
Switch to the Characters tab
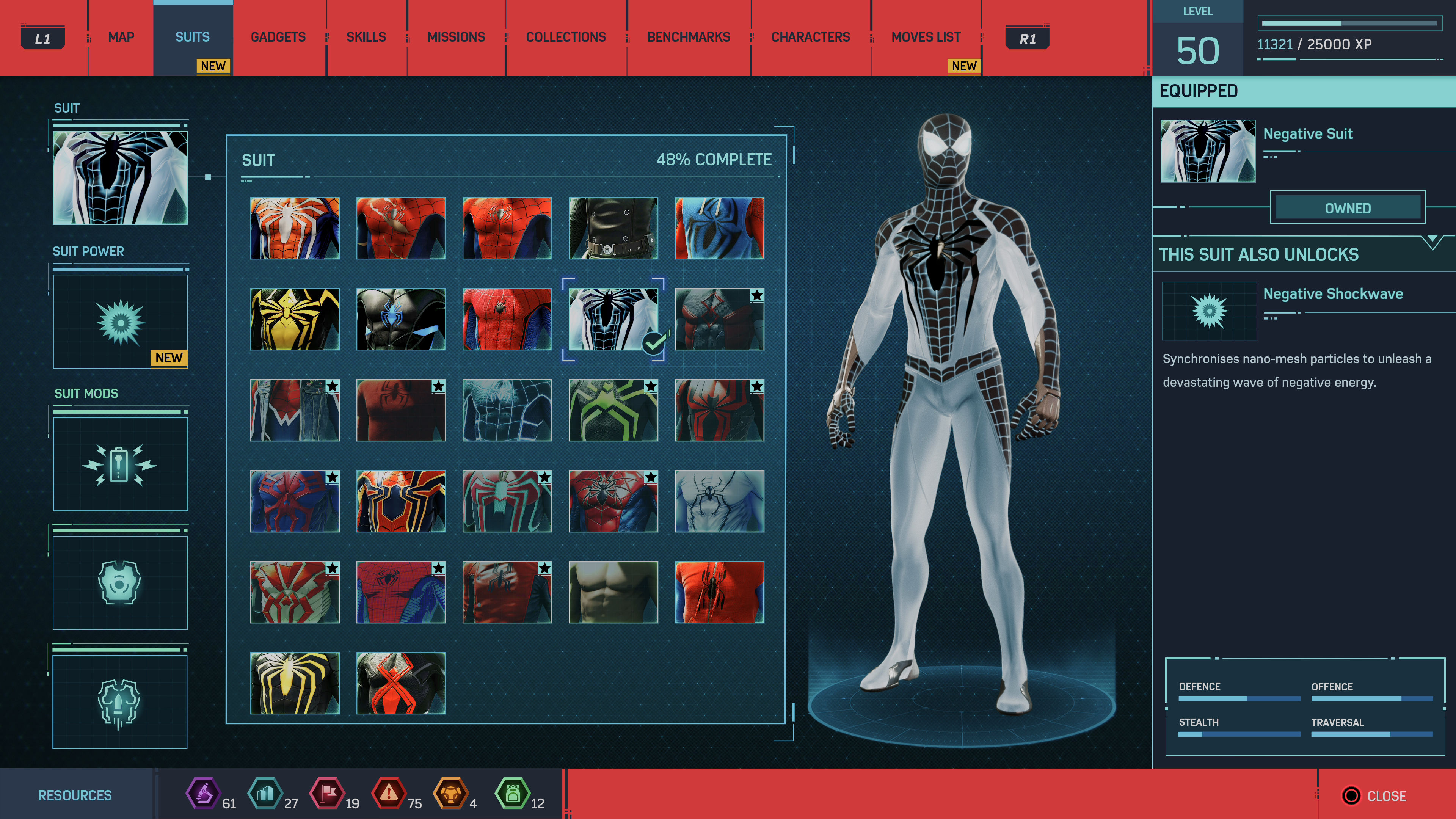coord(810,37)
